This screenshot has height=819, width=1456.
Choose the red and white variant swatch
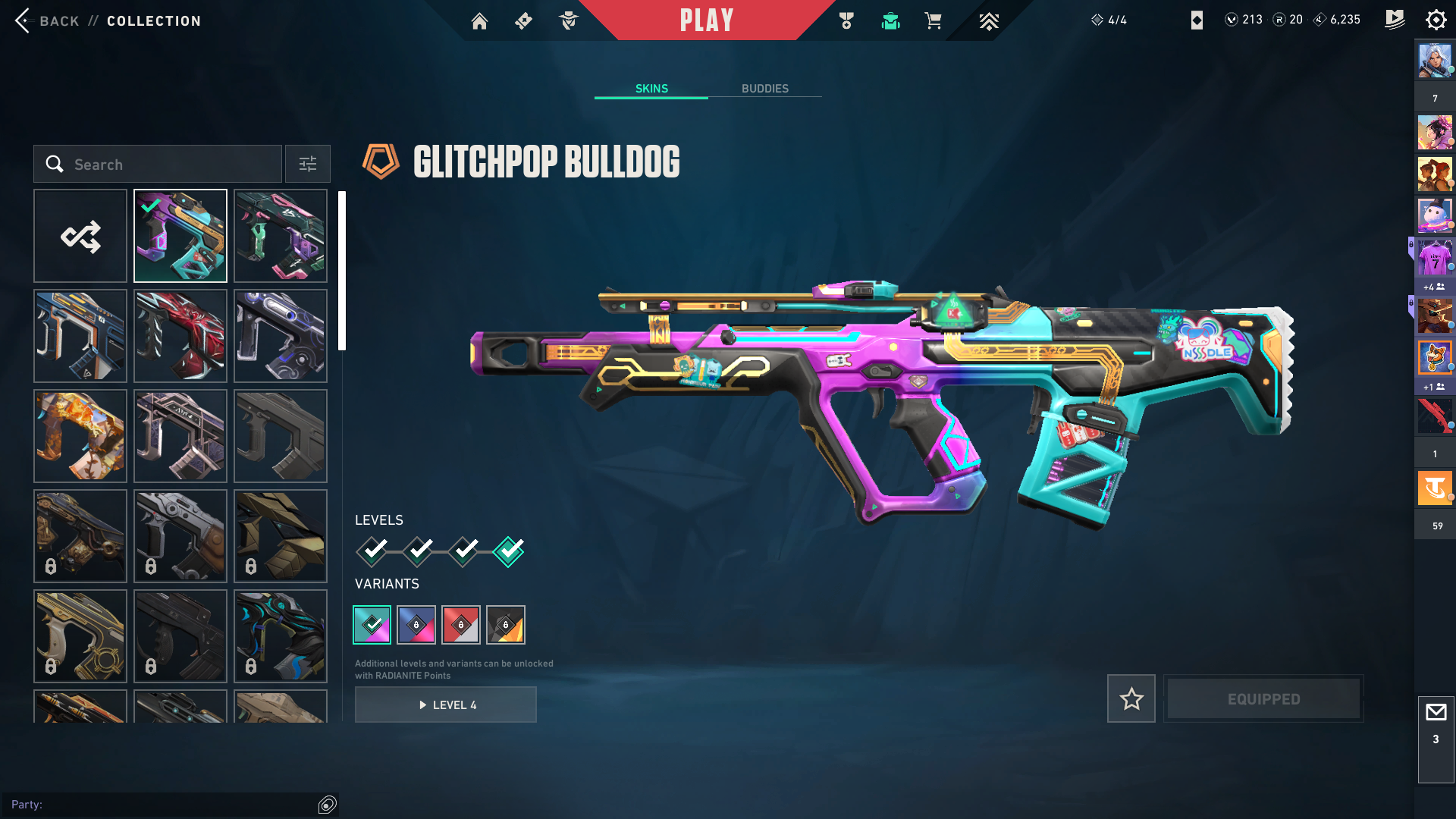461,625
